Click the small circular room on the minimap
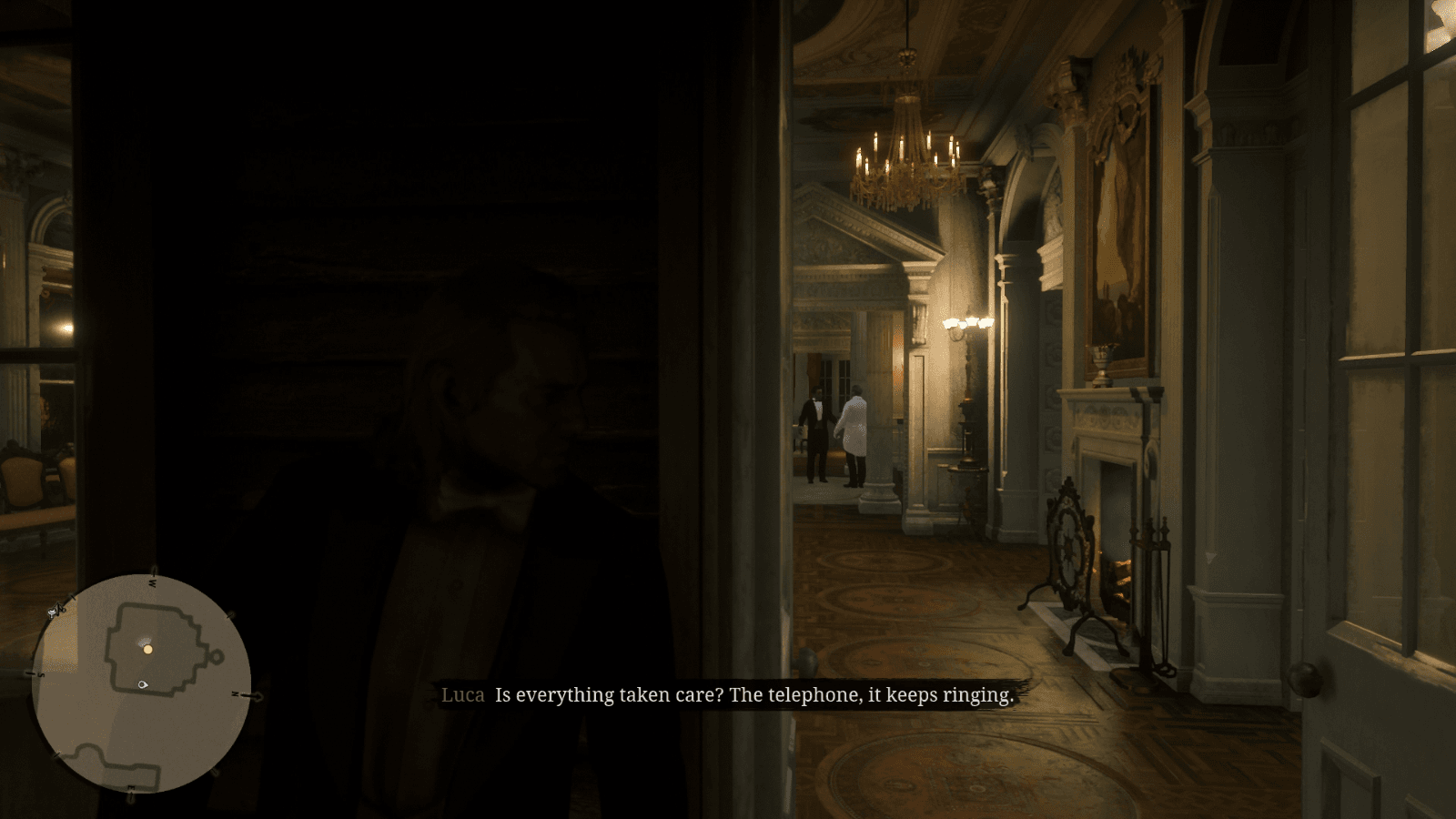 (x=216, y=658)
